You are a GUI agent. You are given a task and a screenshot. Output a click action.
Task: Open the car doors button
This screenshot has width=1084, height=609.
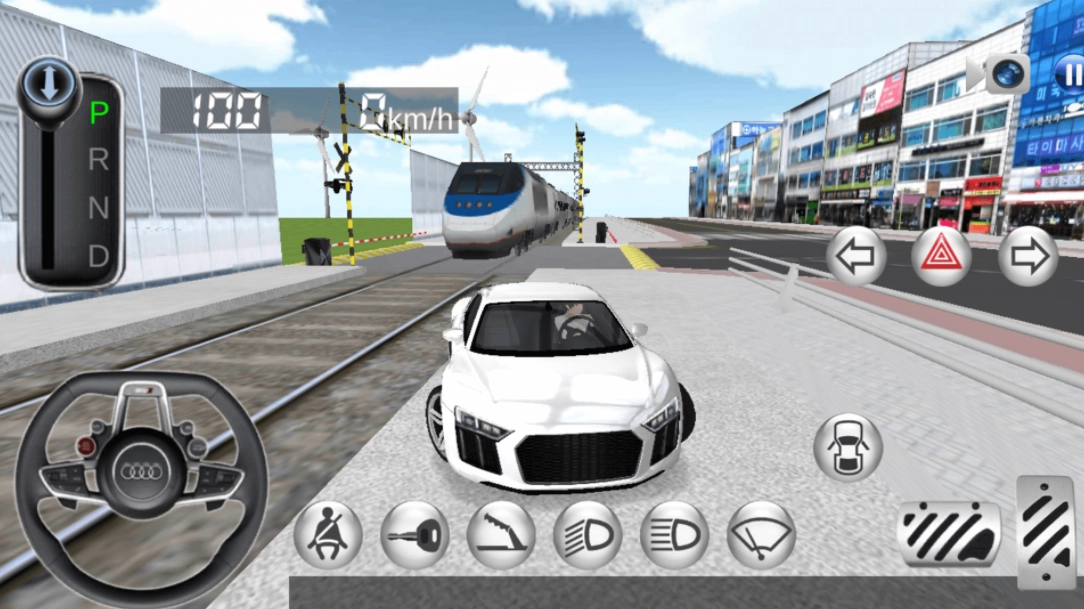(848, 447)
